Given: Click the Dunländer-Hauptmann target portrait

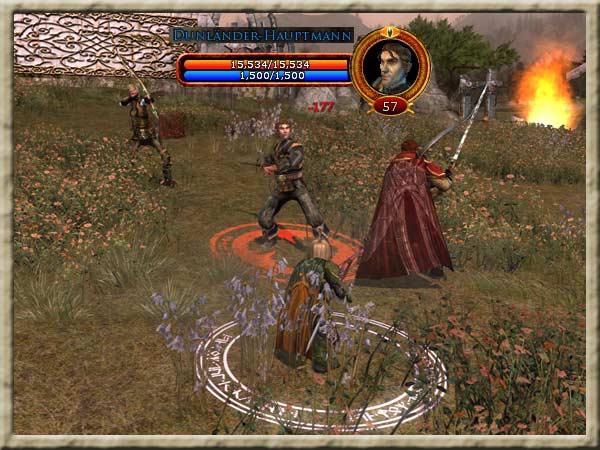Looking at the screenshot, I should (390, 66).
